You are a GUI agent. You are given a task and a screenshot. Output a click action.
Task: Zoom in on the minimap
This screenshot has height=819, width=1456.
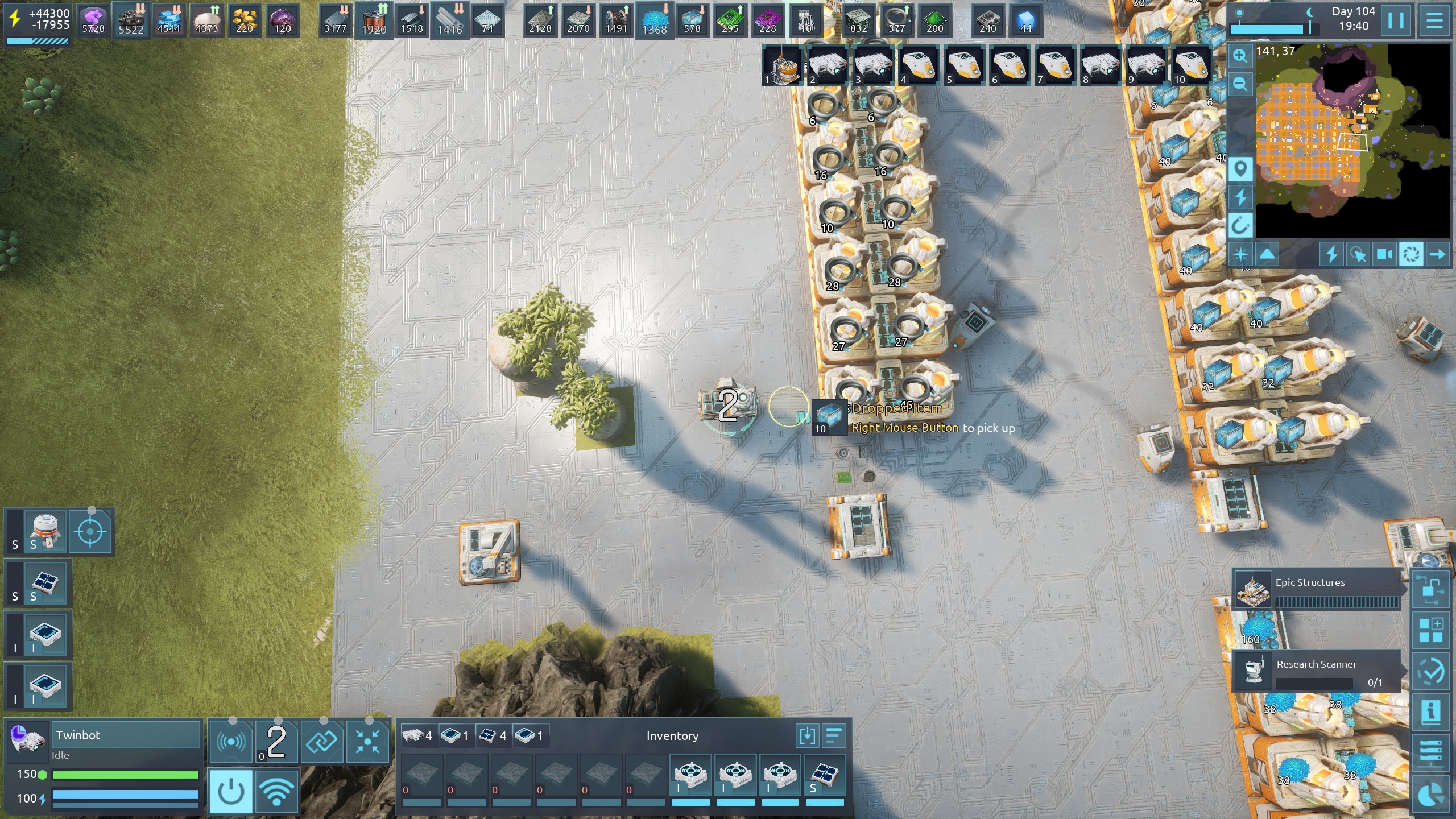click(1240, 56)
